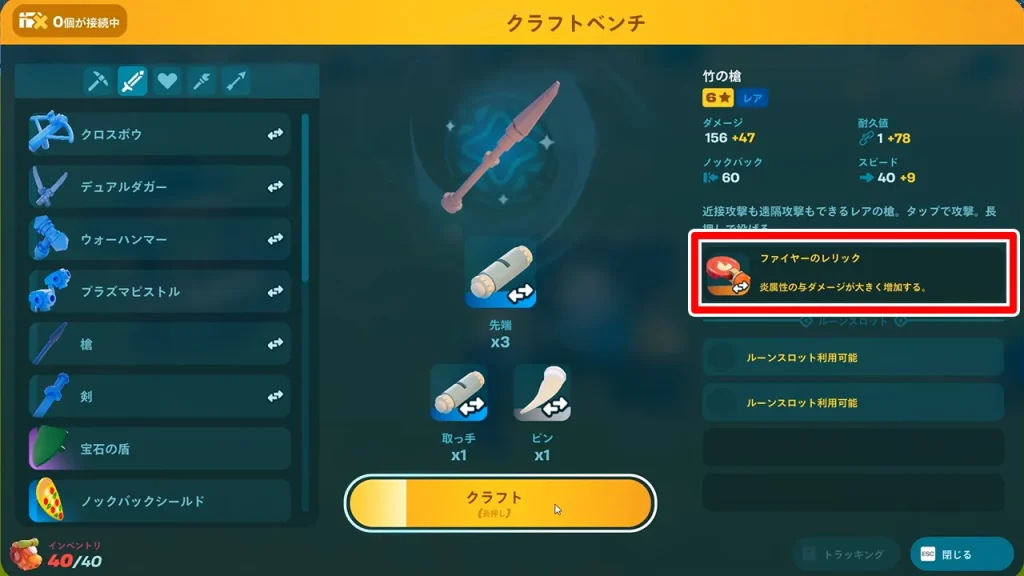
Task: Change the 取っ手 handle material slot
Action: coord(458,392)
